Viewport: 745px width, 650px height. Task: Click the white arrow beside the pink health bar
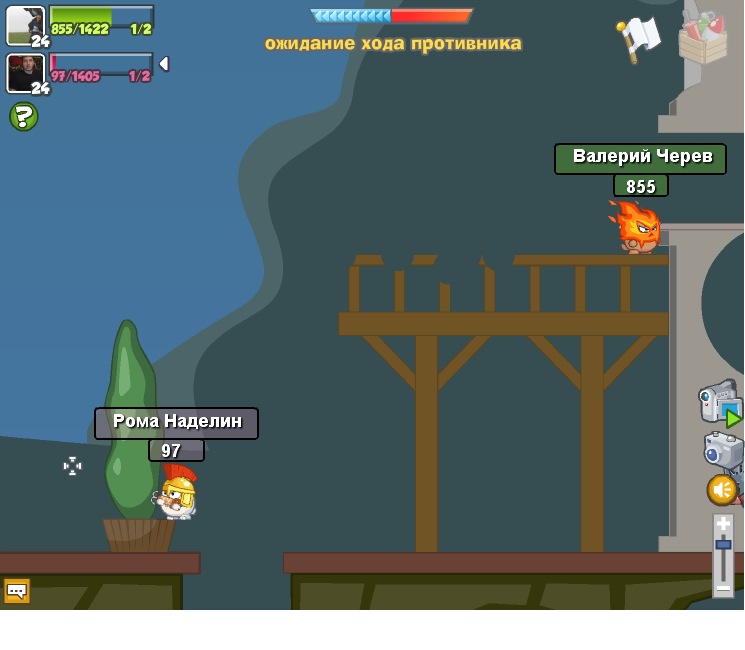tap(163, 64)
